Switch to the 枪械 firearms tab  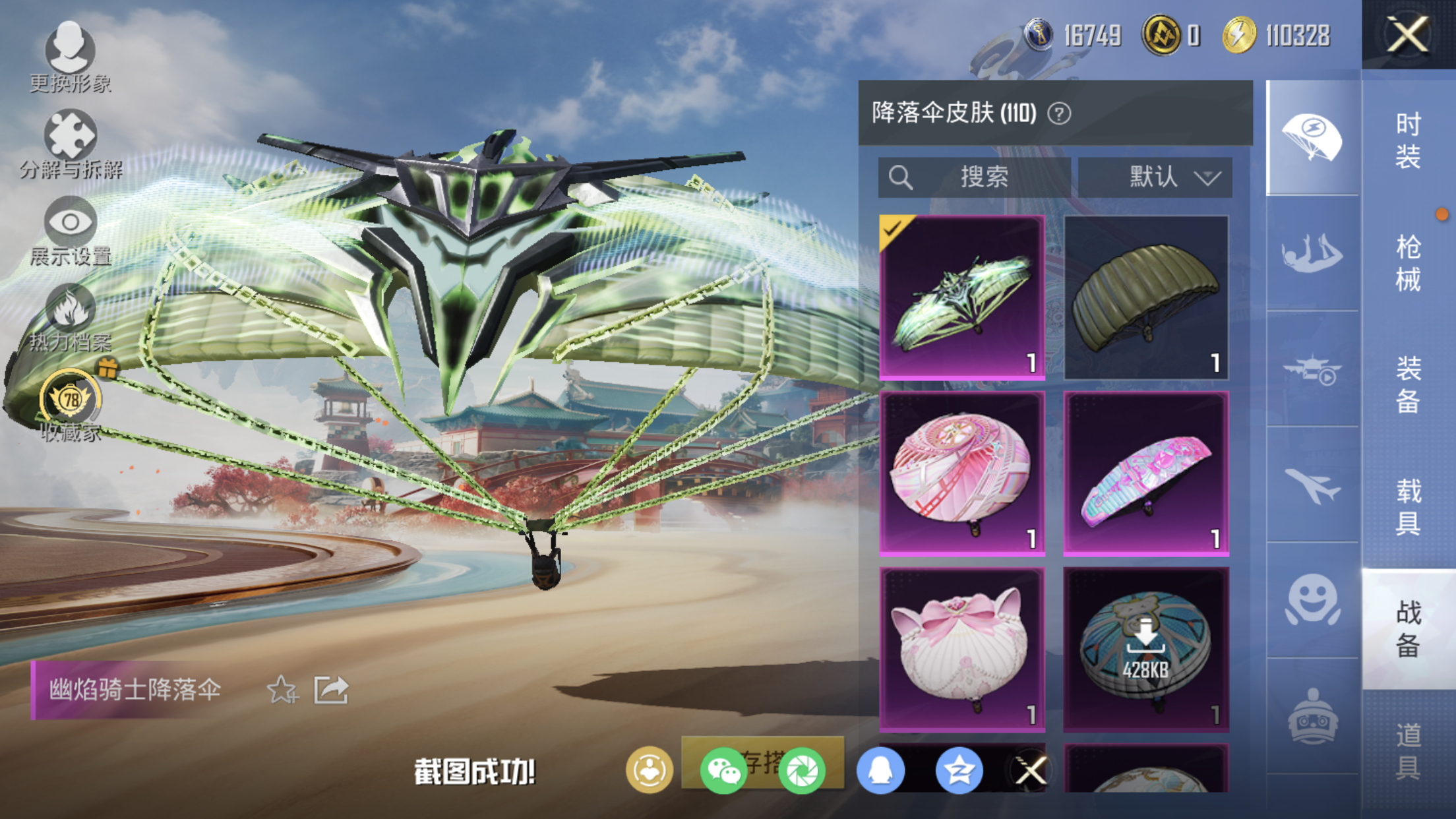[1408, 263]
